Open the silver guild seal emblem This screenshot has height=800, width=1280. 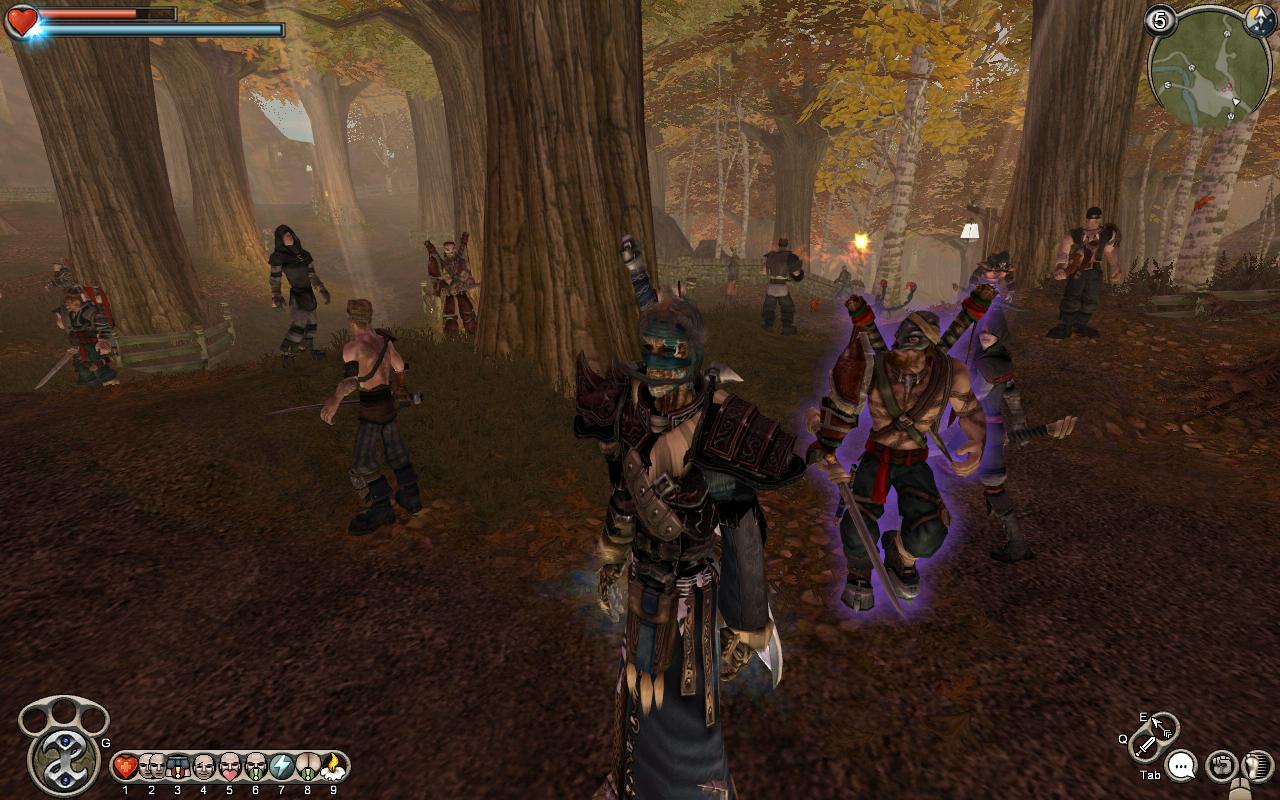pyautogui.click(x=62, y=759)
